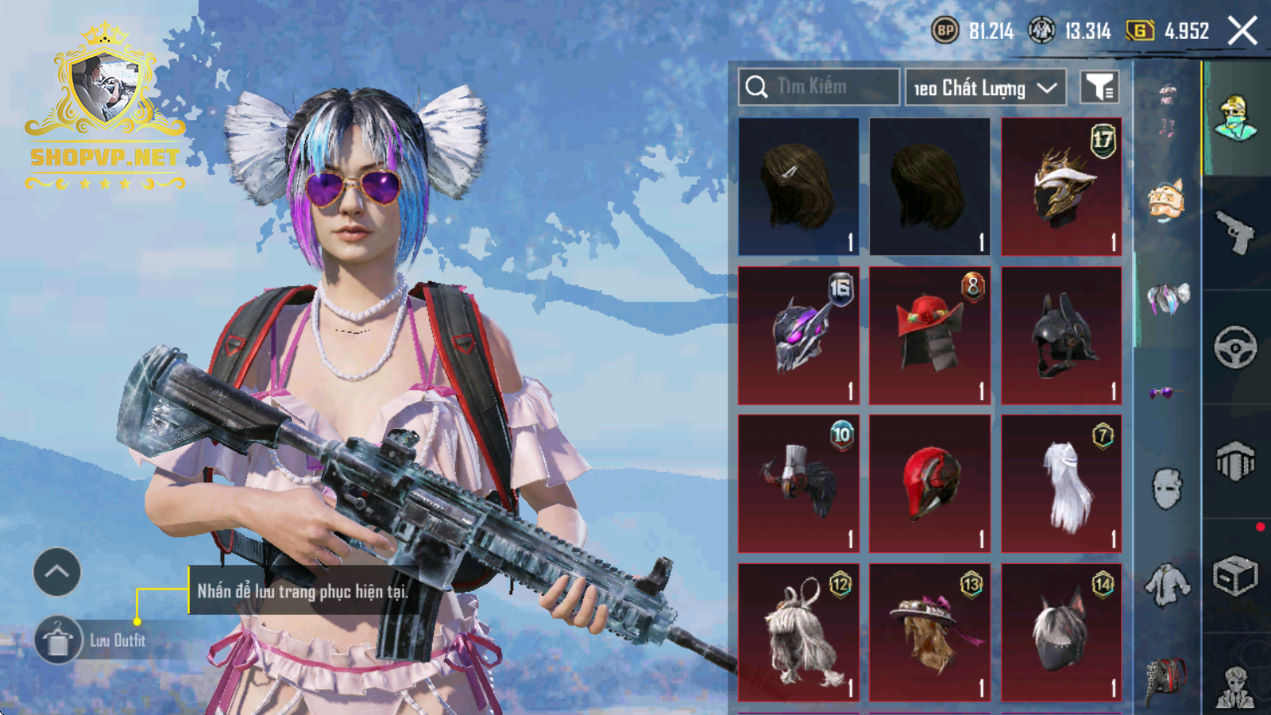Open the filter options button

pos(1099,88)
